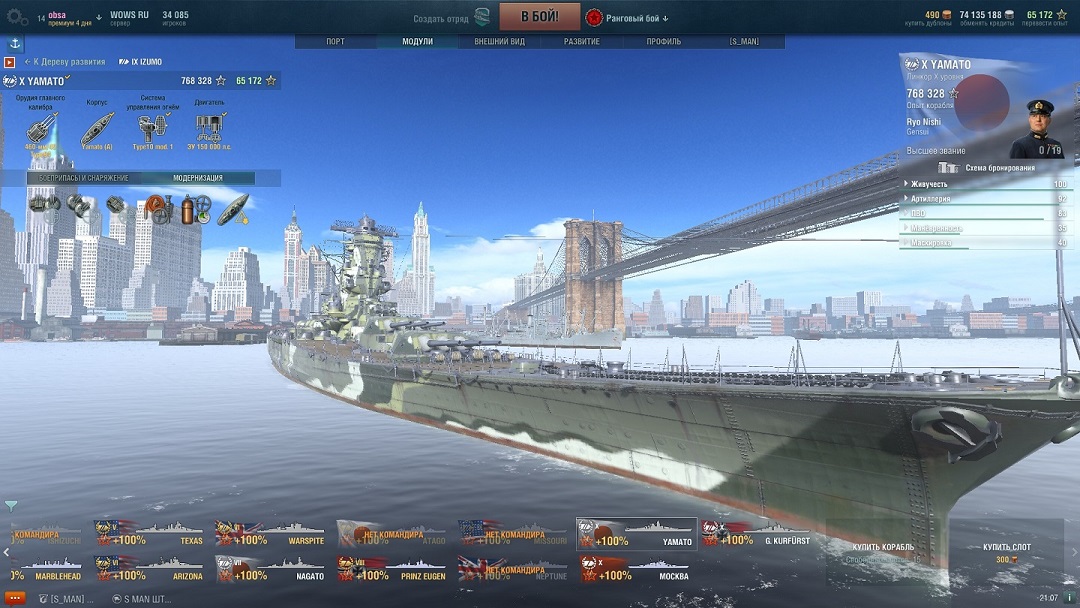Open the РАЗВИТИЕ tab
The height and width of the screenshot is (608, 1080).
[581, 42]
